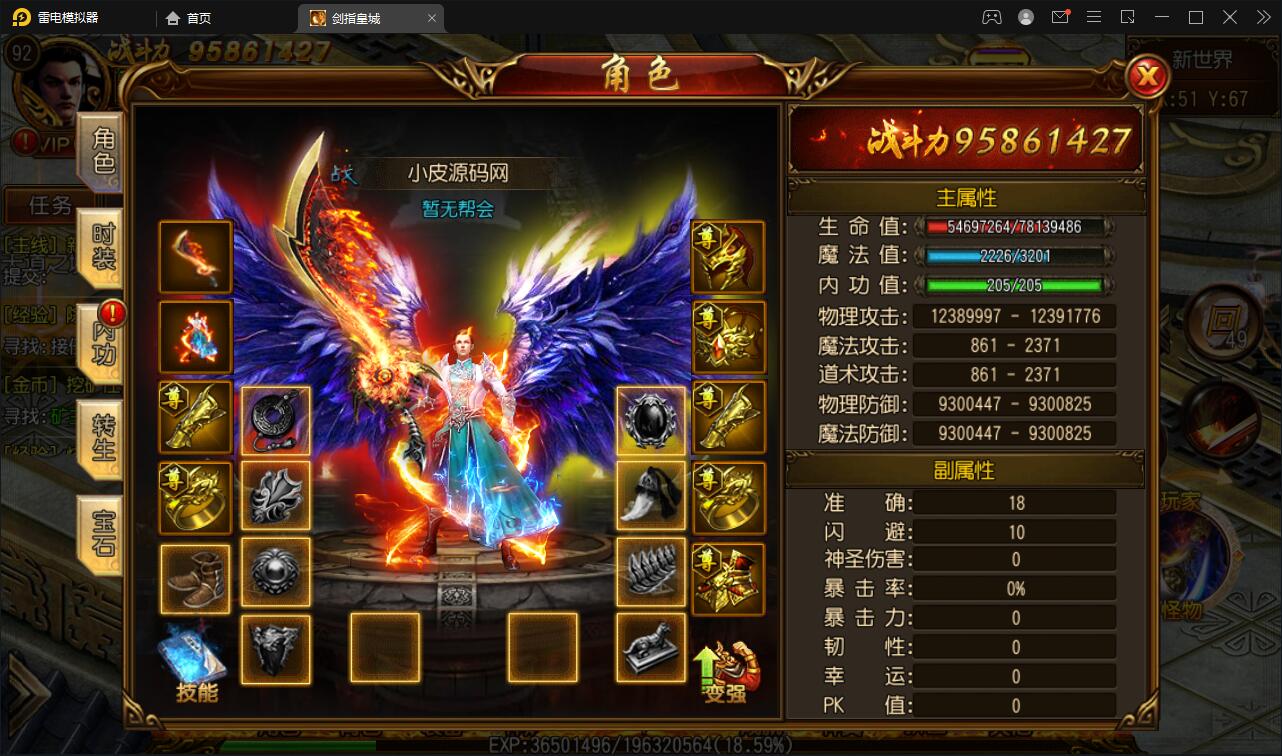The width and height of the screenshot is (1282, 756).
Task: Click the 魔法值 mana bar
Action: pyautogui.click(x=1014, y=257)
